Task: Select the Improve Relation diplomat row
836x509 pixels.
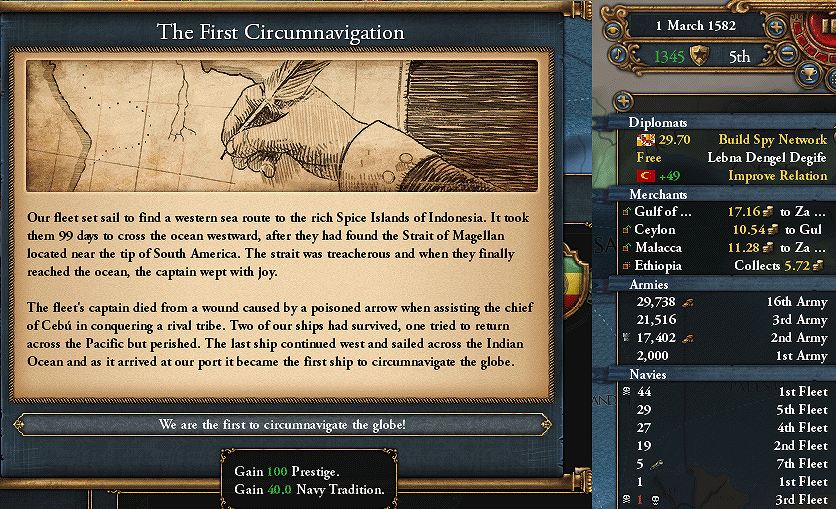Action: pos(728,176)
